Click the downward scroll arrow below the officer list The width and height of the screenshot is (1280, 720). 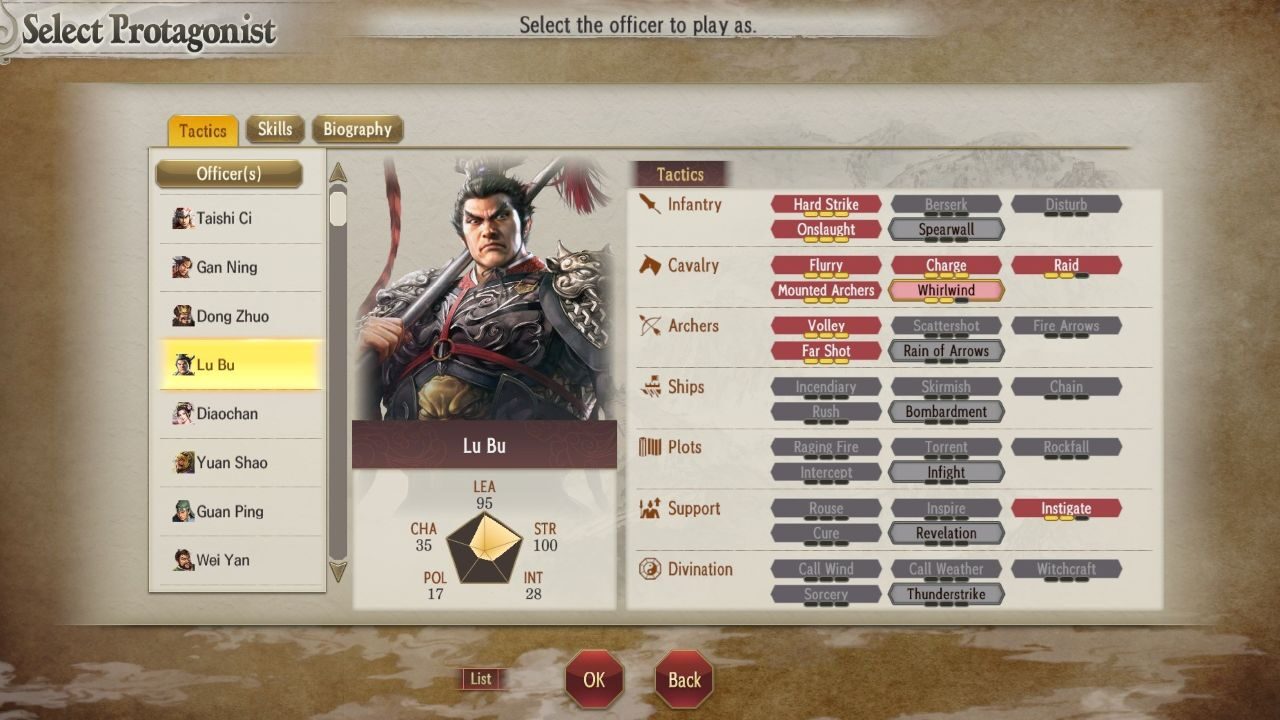point(337,571)
